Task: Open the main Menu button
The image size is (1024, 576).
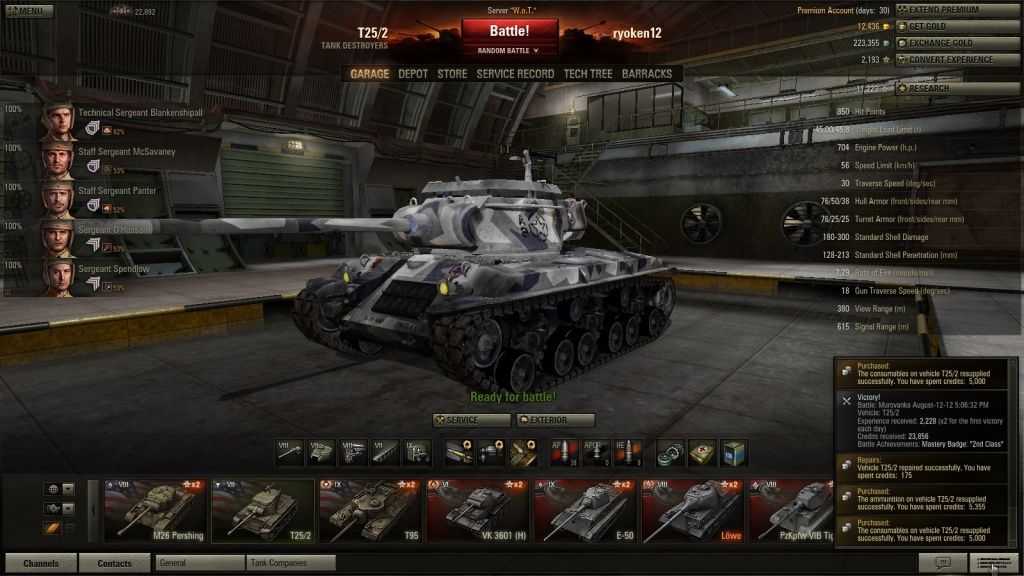Action: coord(28,11)
